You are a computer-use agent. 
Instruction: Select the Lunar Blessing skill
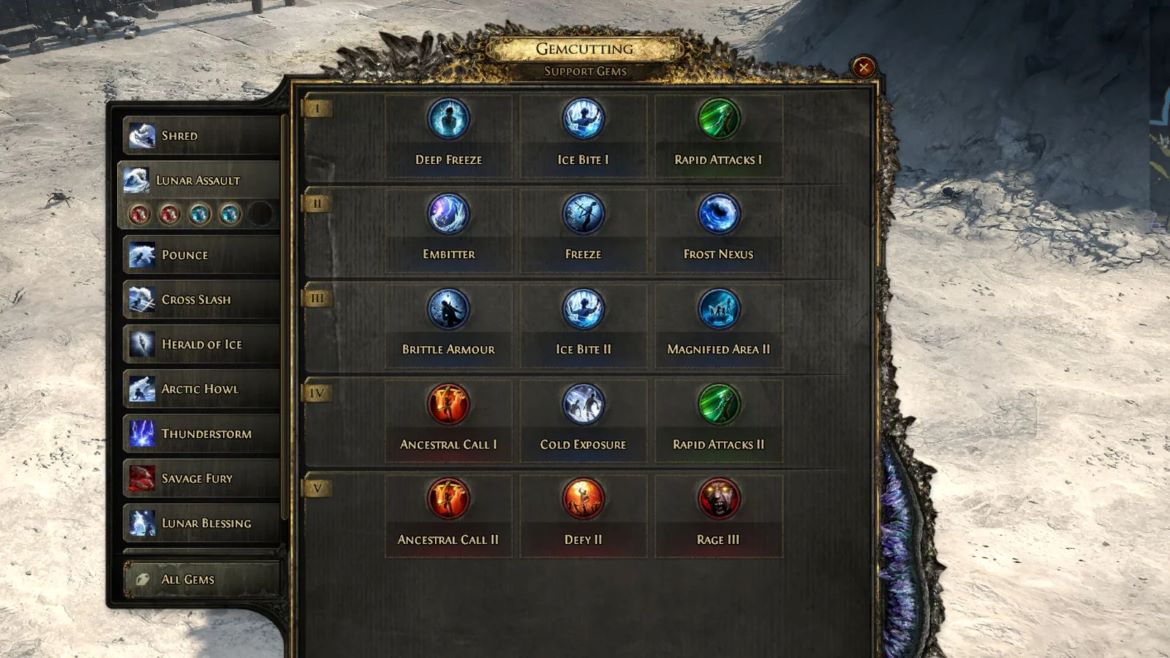pos(200,523)
